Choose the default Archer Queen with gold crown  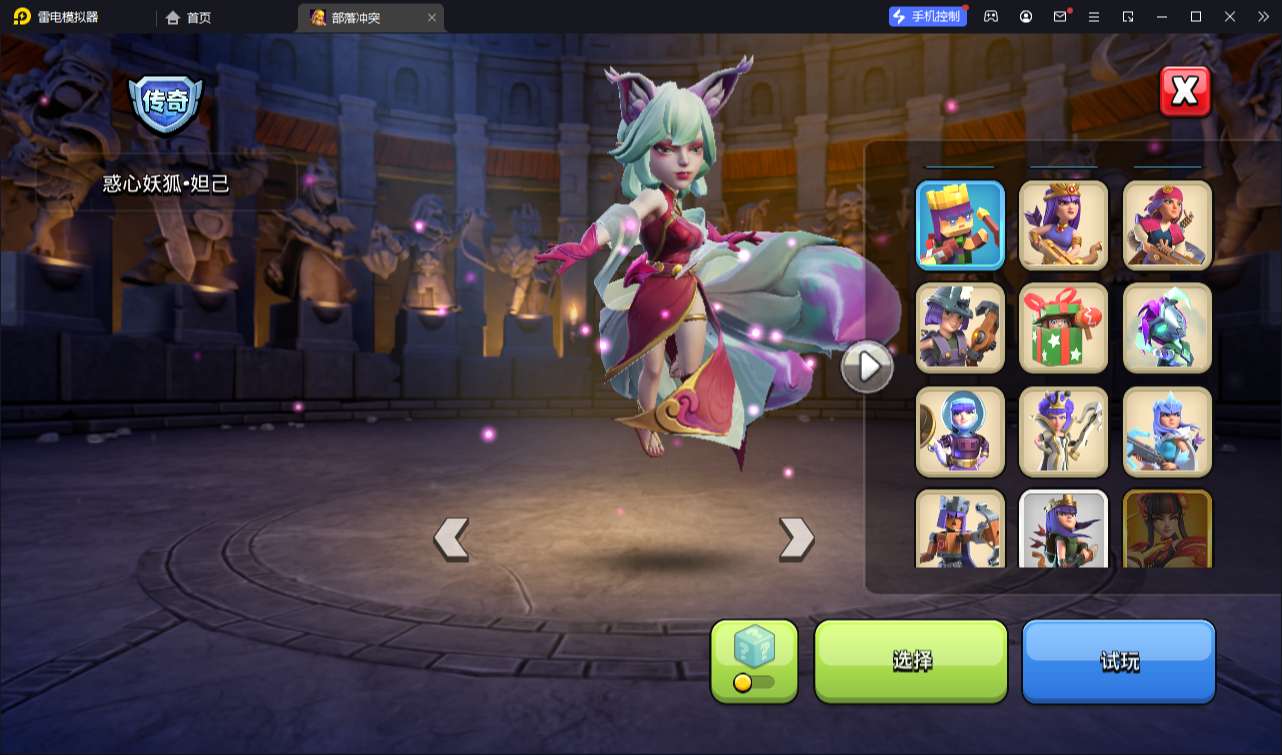[1063, 225]
